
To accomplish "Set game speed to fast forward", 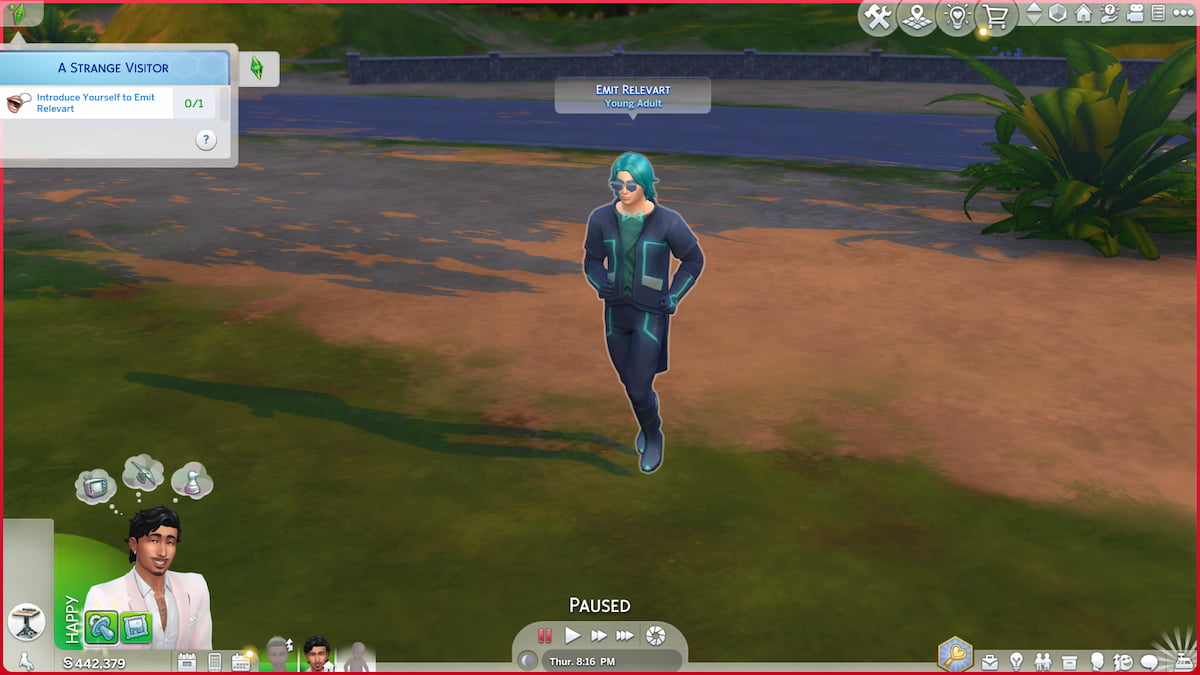I will 598,635.
